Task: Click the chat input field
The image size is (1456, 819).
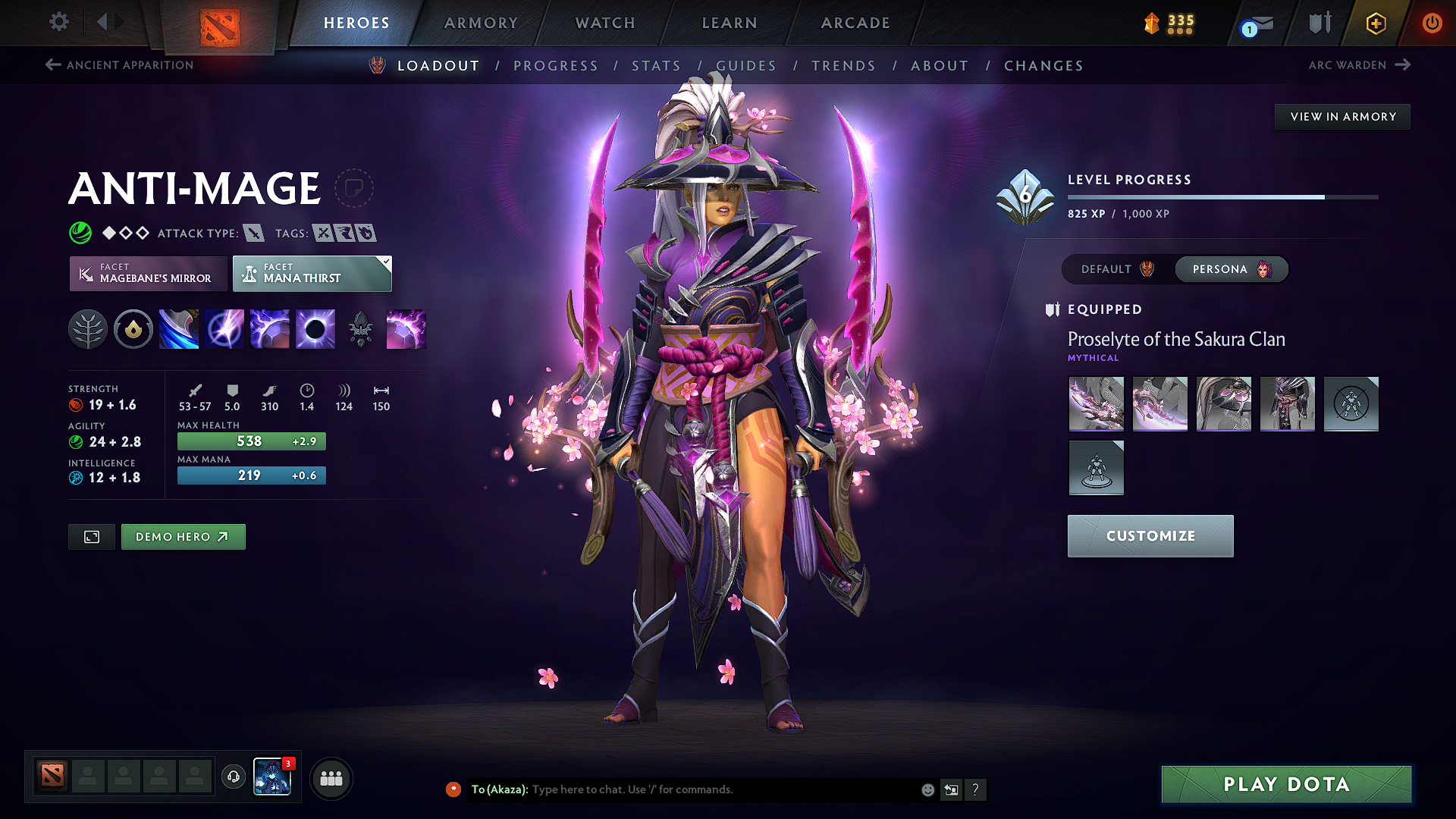Action: (x=720, y=789)
